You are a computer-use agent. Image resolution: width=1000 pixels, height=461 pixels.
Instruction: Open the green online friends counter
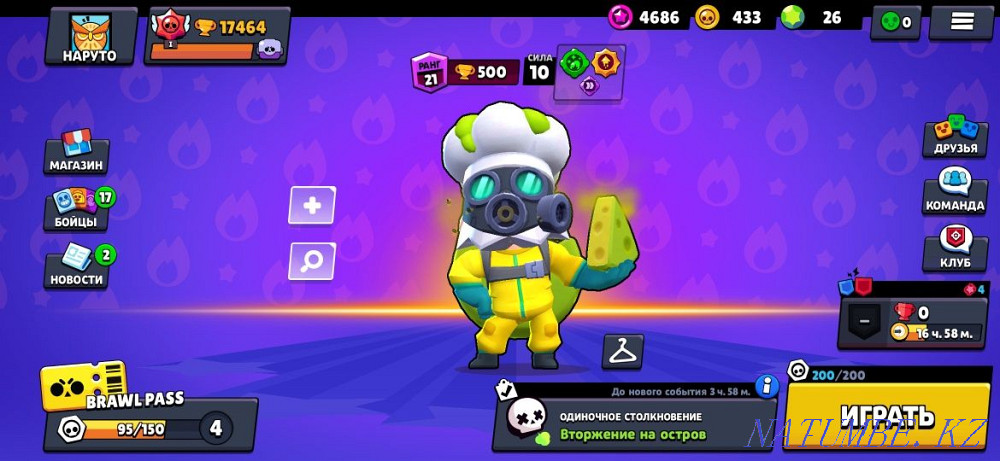pos(895,22)
